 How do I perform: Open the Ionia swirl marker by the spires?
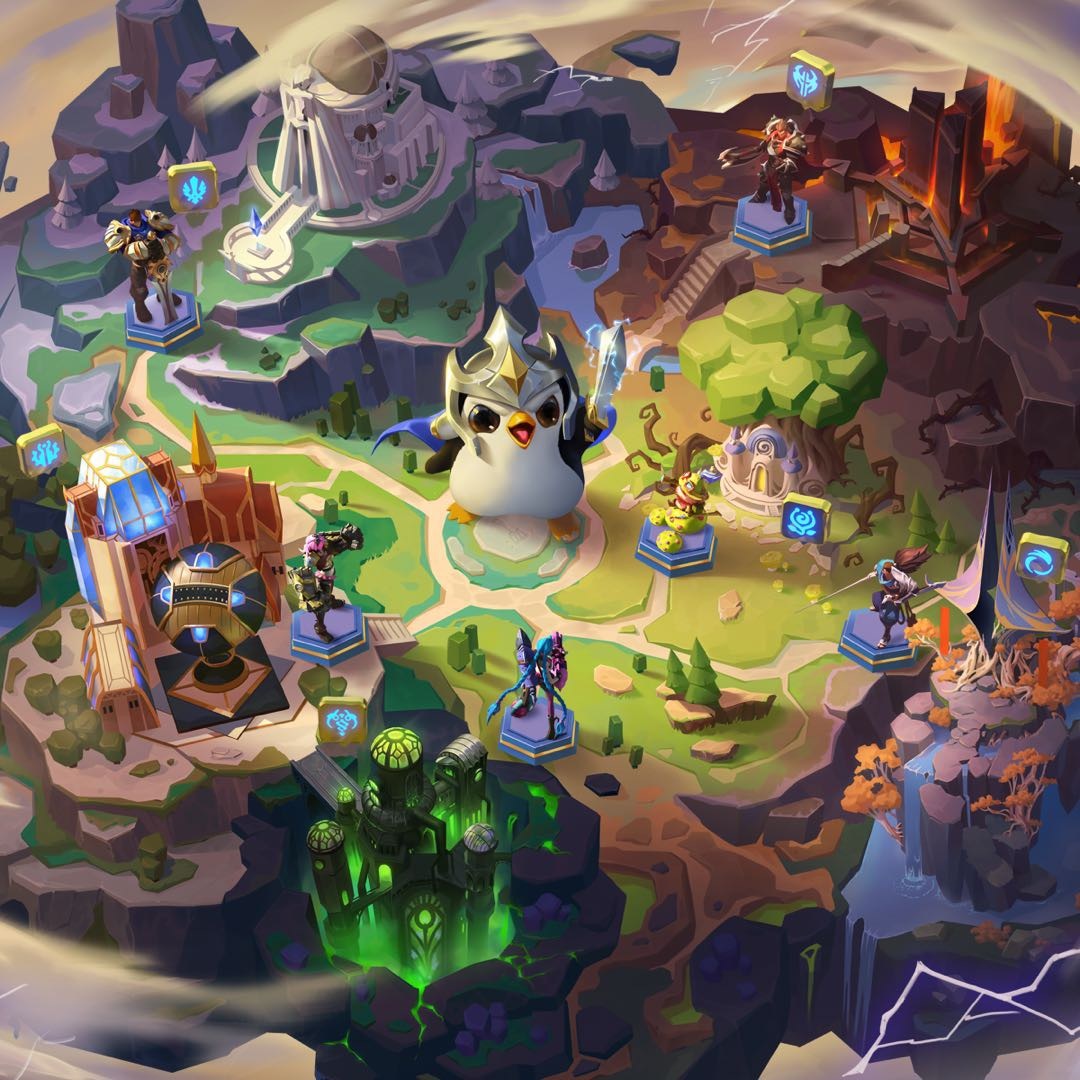(1041, 558)
